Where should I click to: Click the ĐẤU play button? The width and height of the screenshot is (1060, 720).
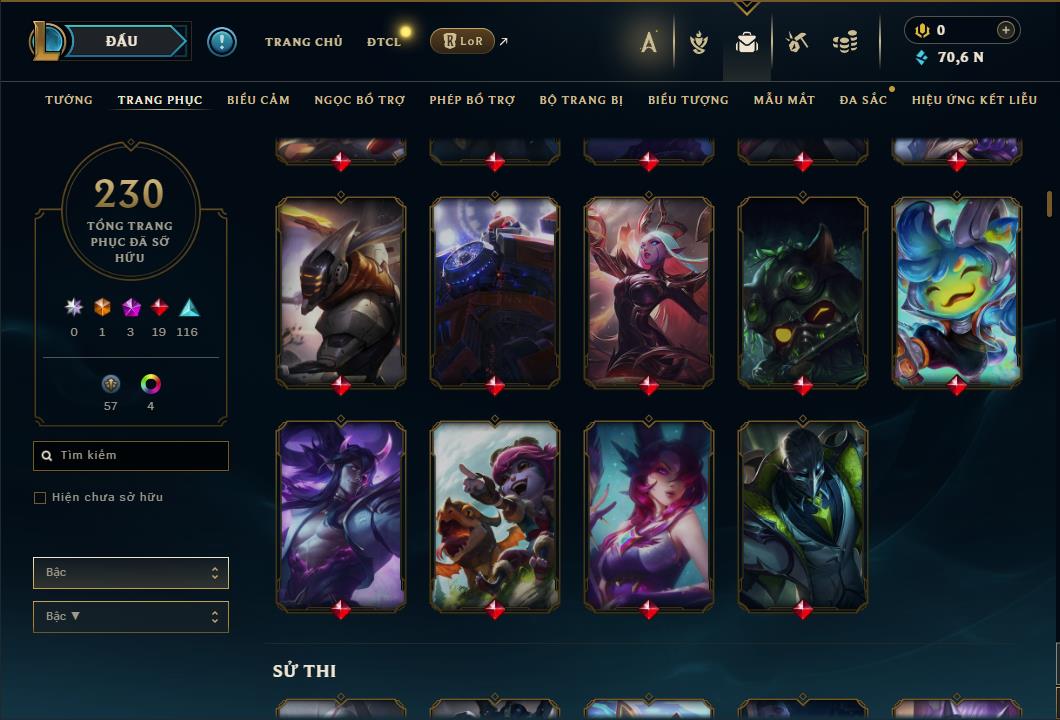(121, 41)
